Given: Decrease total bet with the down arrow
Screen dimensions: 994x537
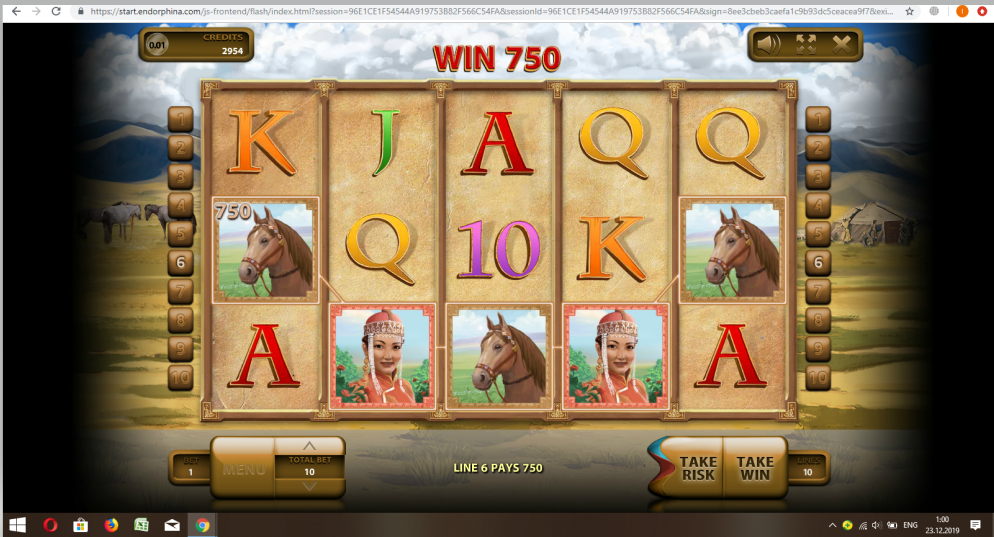Looking at the screenshot, I should (x=309, y=486).
